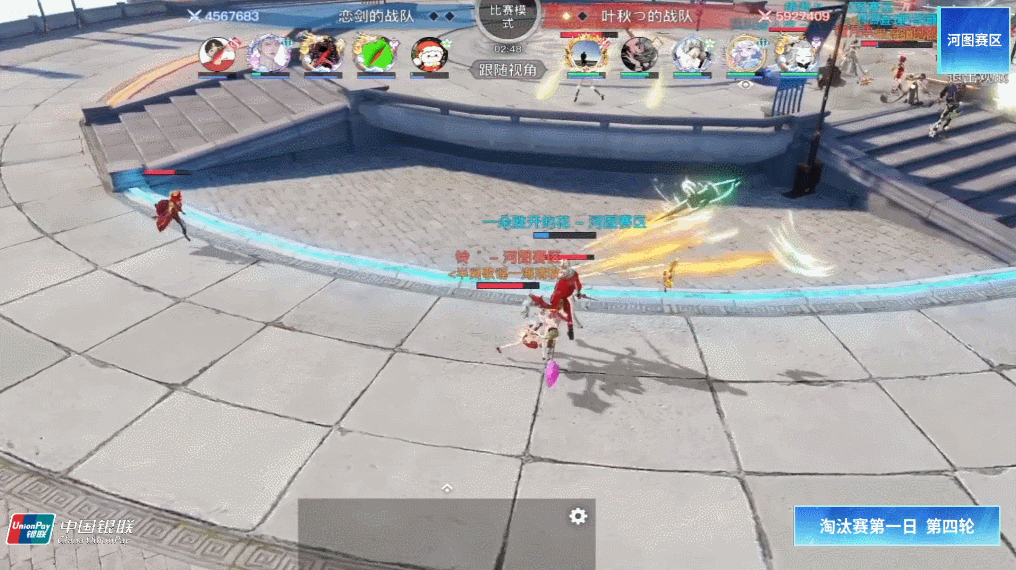Click the UnionPay 中国银联 sponsor logo
Image resolution: width=1016 pixels, height=570 pixels.
pos(70,530)
